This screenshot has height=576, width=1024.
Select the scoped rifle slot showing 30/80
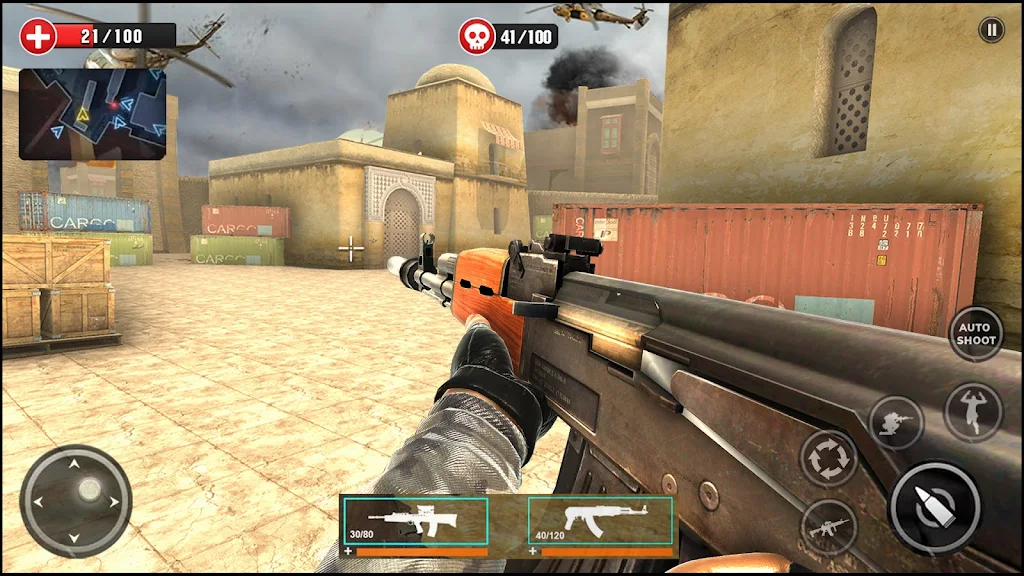pos(416,522)
